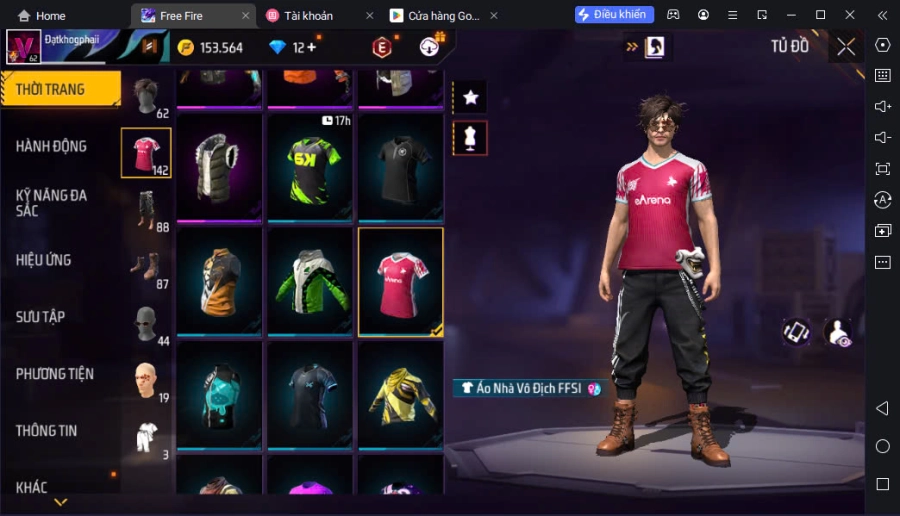
Task: Open the shoes subcategory with 87 items
Action: coord(146,267)
